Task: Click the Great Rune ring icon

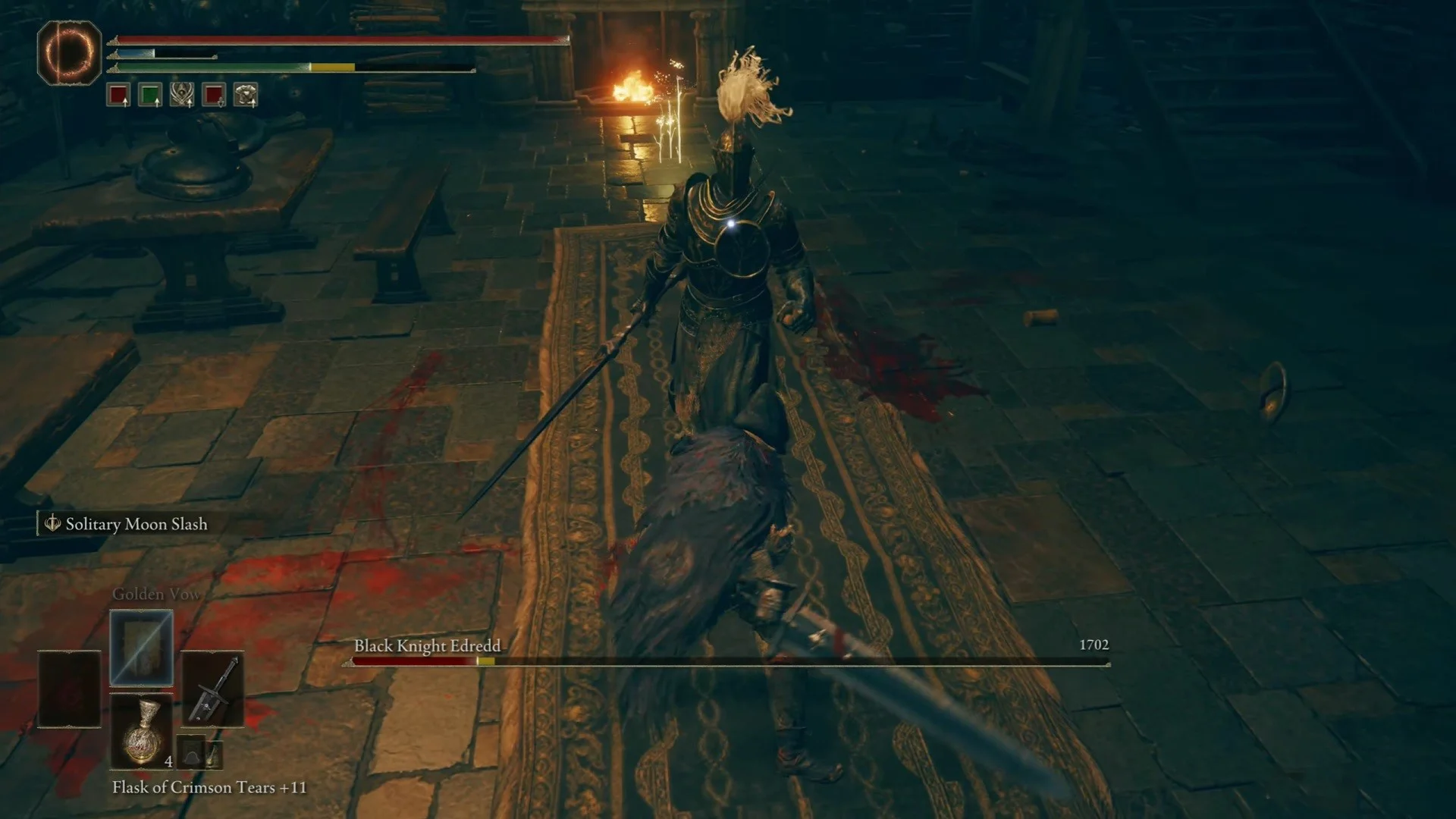Action: tap(69, 52)
